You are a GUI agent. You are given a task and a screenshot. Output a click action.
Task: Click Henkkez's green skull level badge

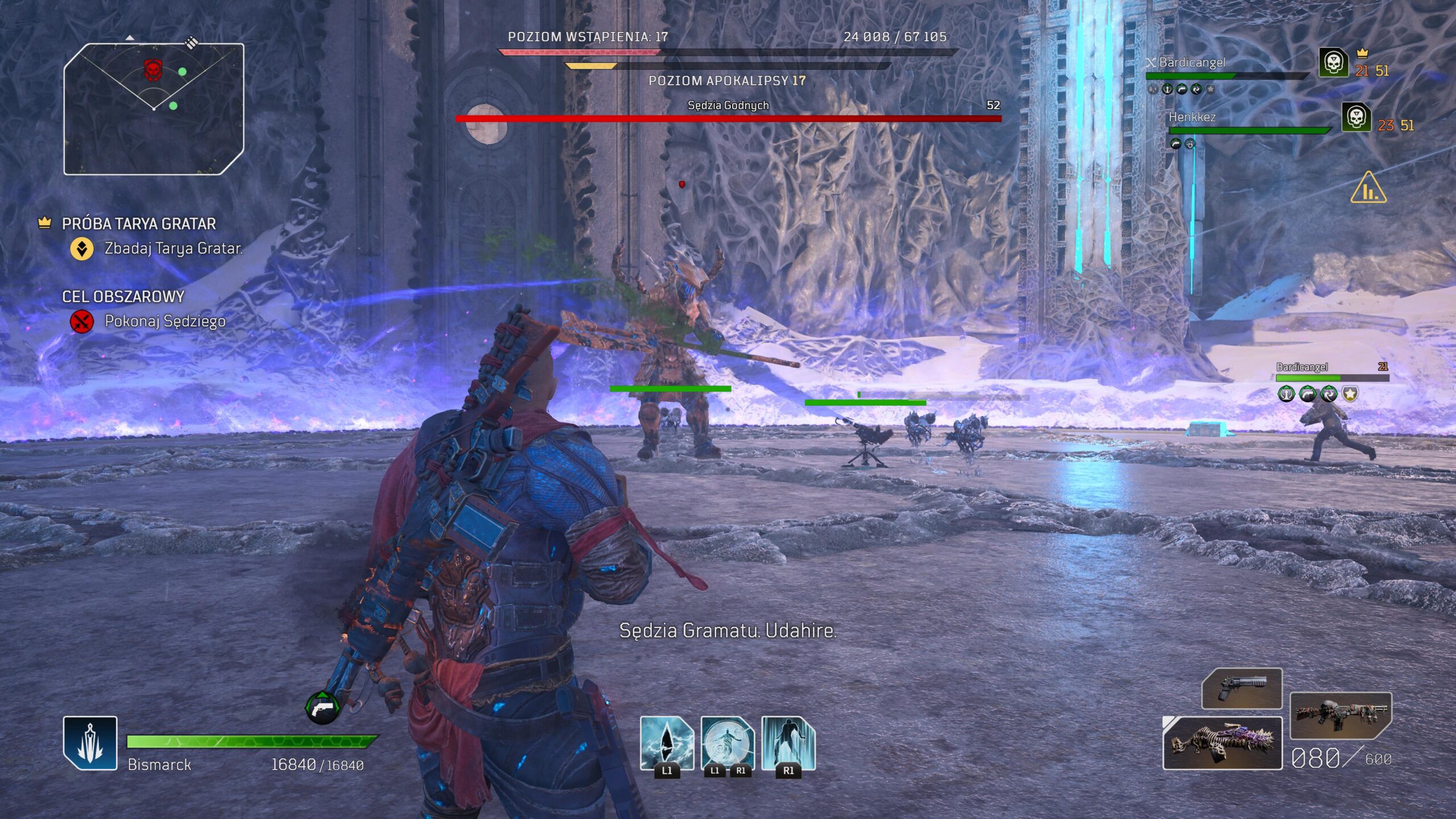1356,118
